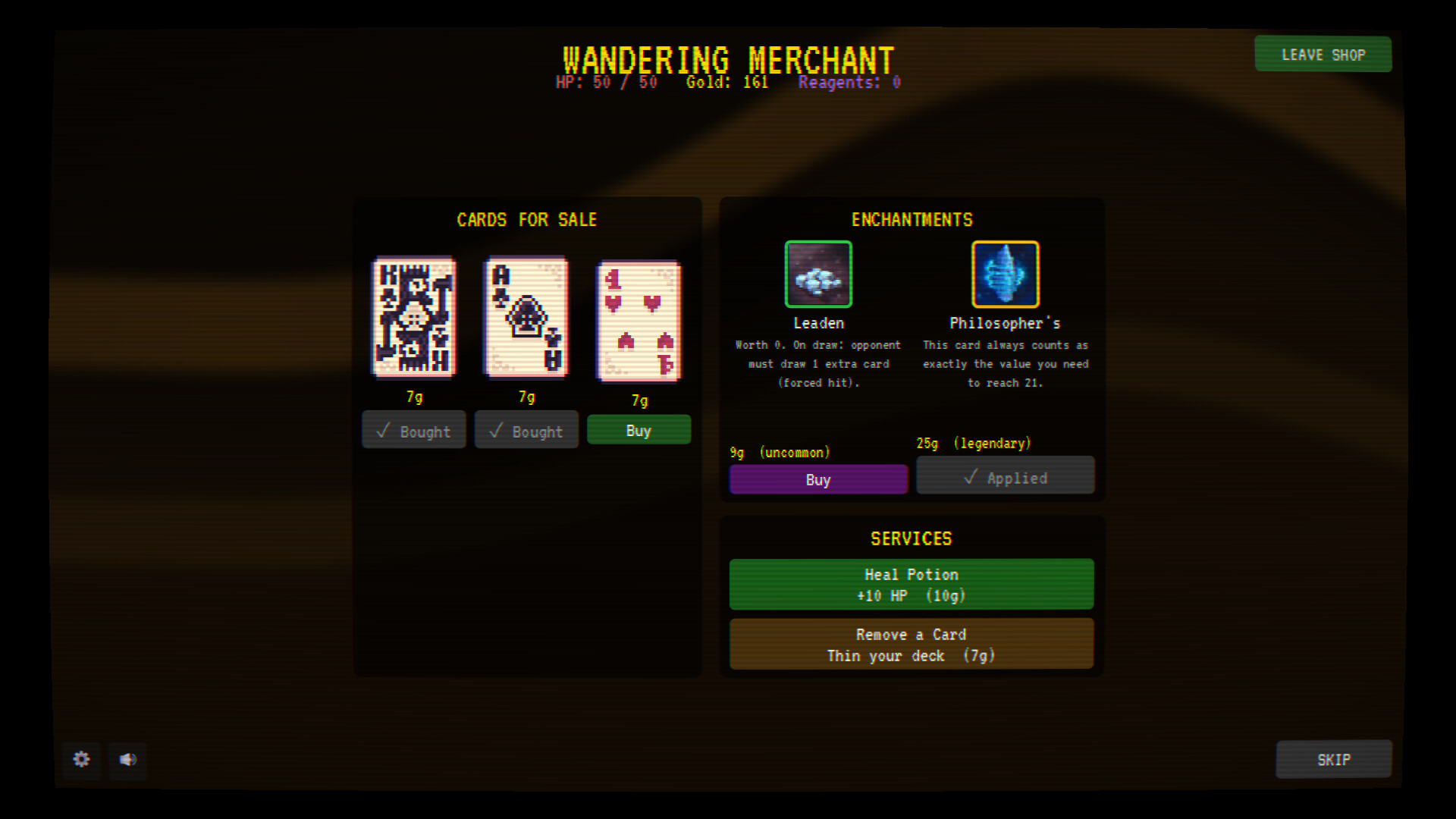Click the King of Clubs card
The image size is (1456, 819).
[x=413, y=318]
